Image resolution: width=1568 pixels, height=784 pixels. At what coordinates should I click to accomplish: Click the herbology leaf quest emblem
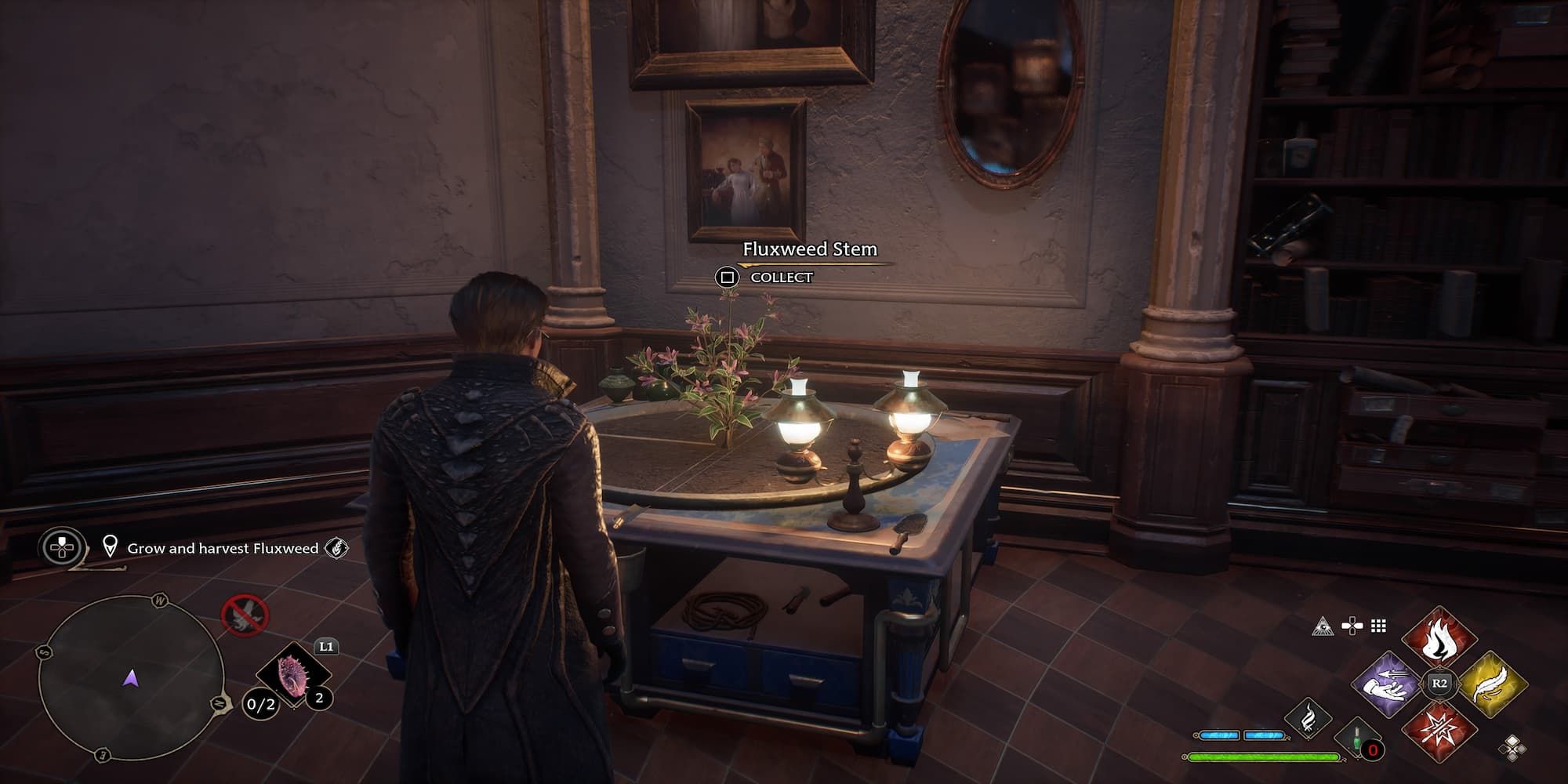[337, 548]
